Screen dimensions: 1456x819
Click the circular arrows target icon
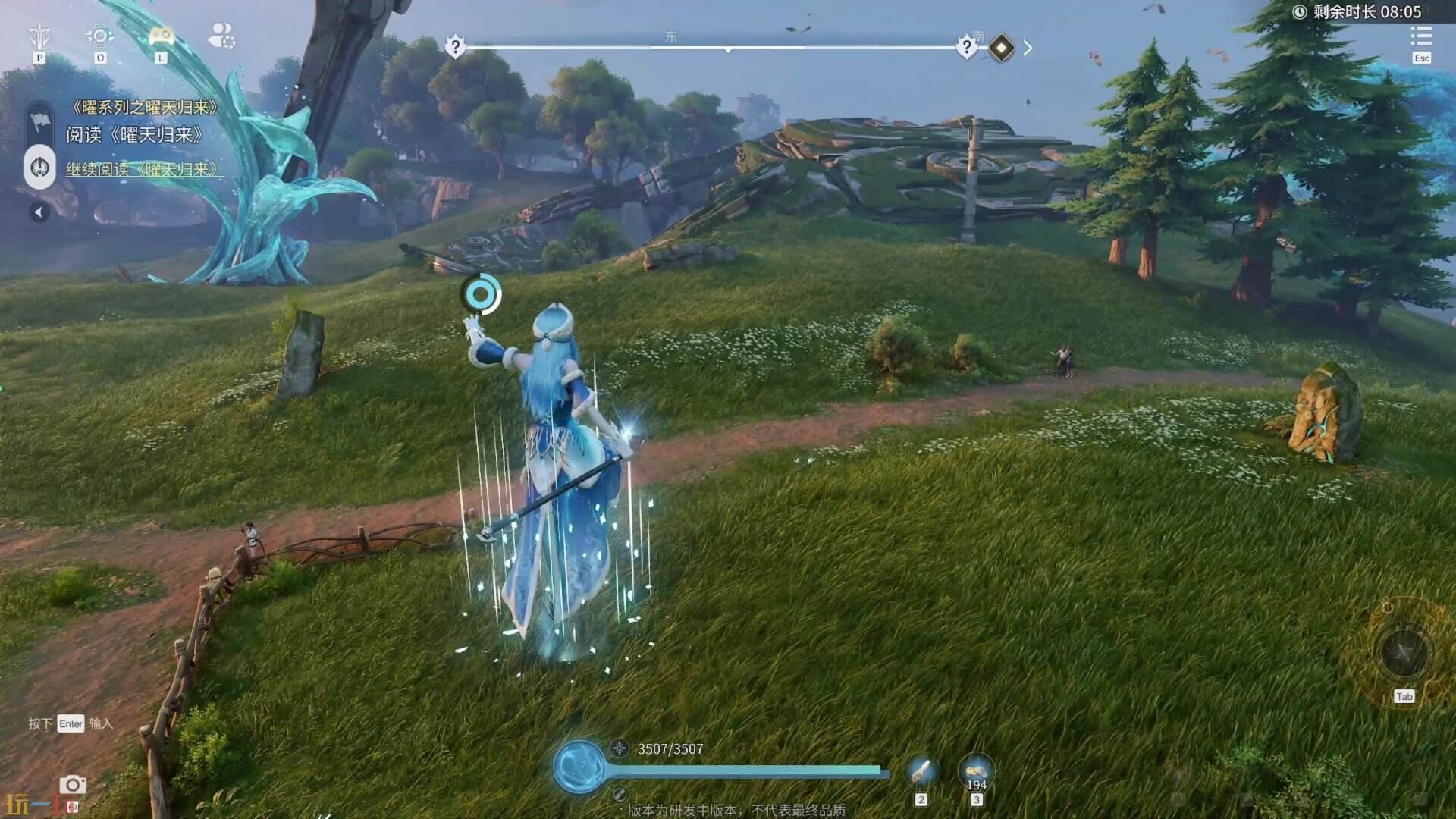[x=99, y=36]
